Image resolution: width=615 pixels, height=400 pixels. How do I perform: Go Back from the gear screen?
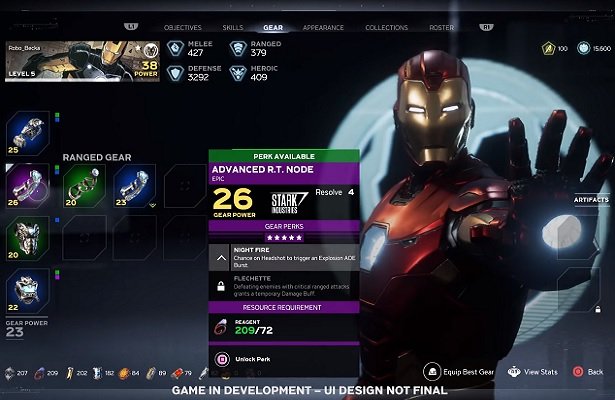coord(588,372)
